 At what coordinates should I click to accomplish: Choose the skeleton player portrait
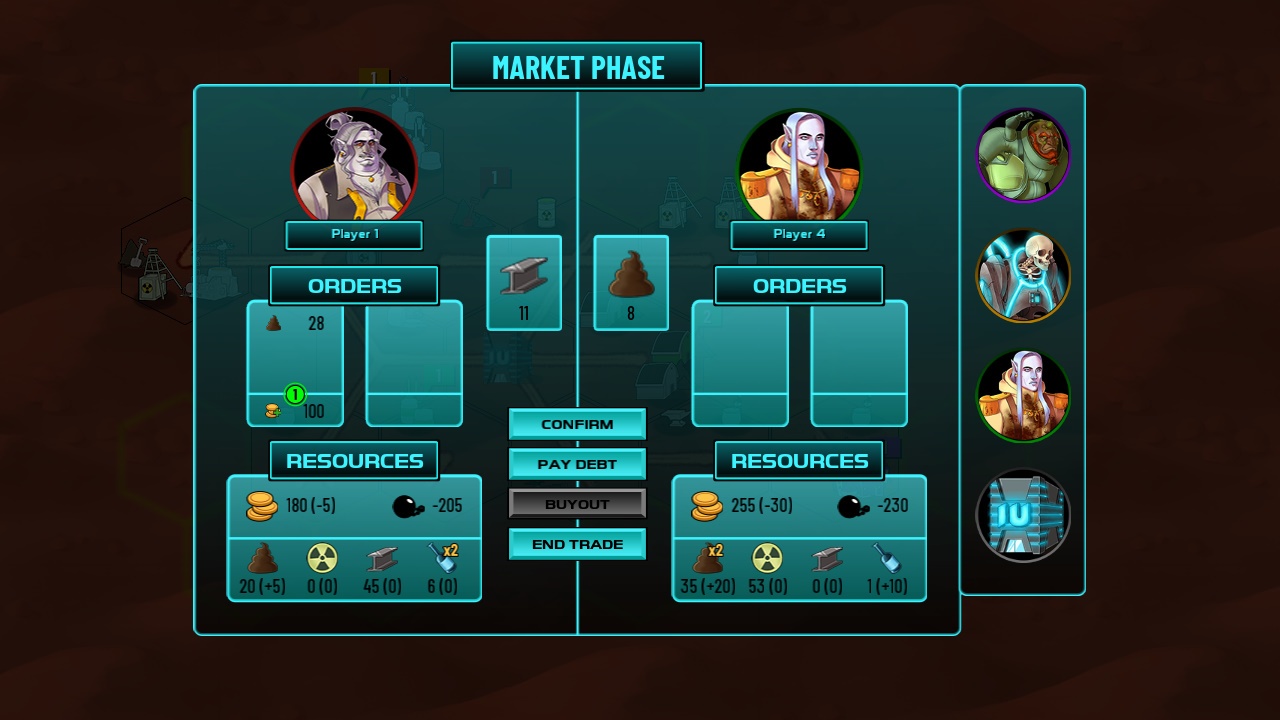tap(1023, 276)
